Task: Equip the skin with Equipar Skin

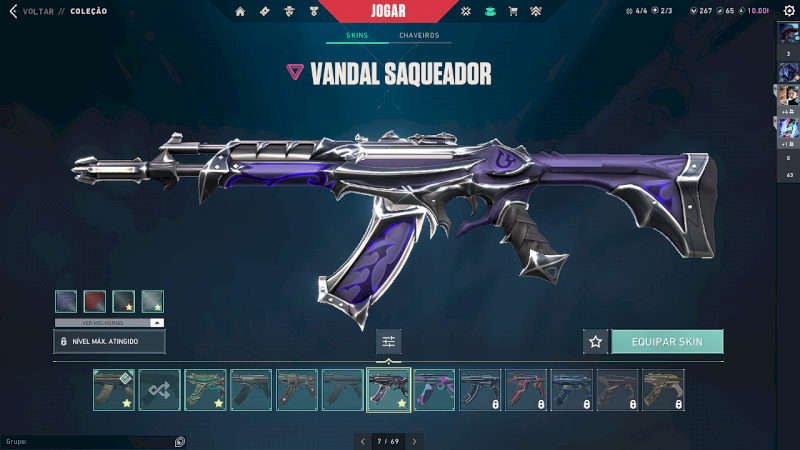Action: tap(667, 342)
